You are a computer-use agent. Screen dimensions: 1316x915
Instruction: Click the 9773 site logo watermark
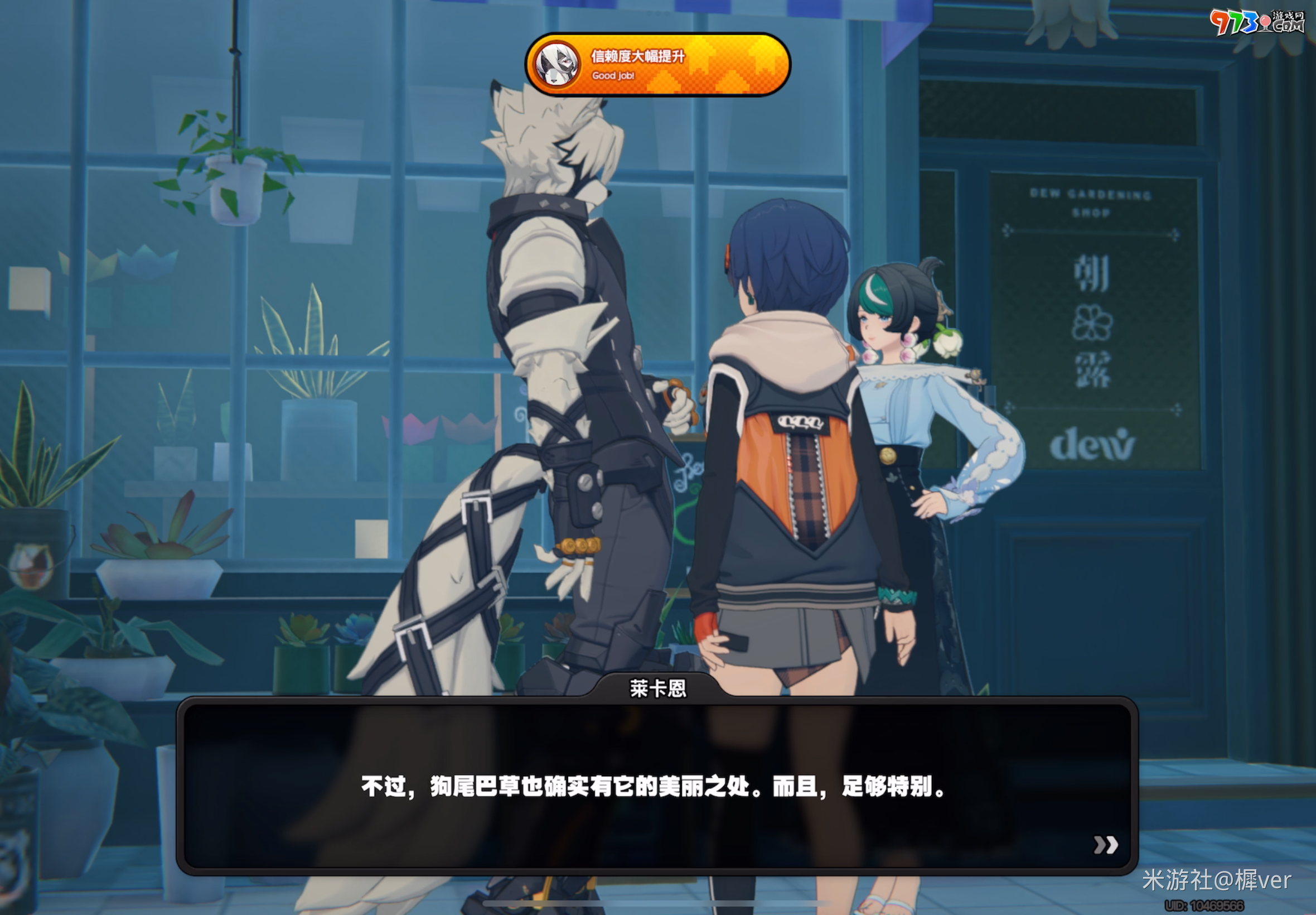tap(1257, 23)
